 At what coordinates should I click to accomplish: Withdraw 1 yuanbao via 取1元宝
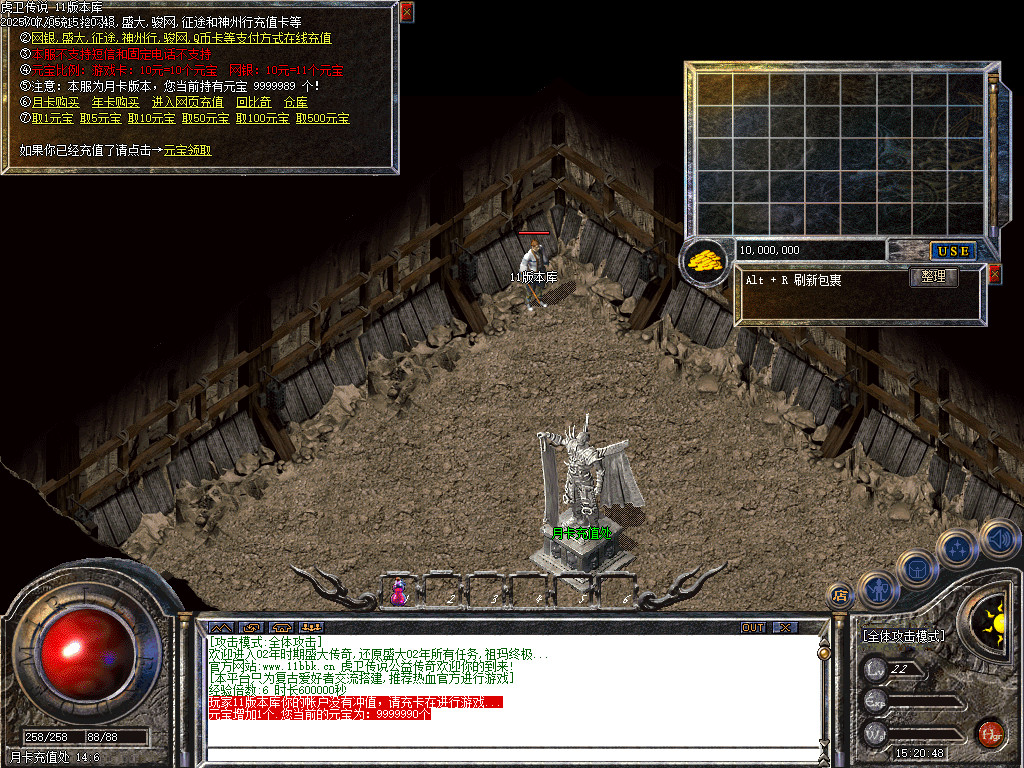tap(51, 118)
